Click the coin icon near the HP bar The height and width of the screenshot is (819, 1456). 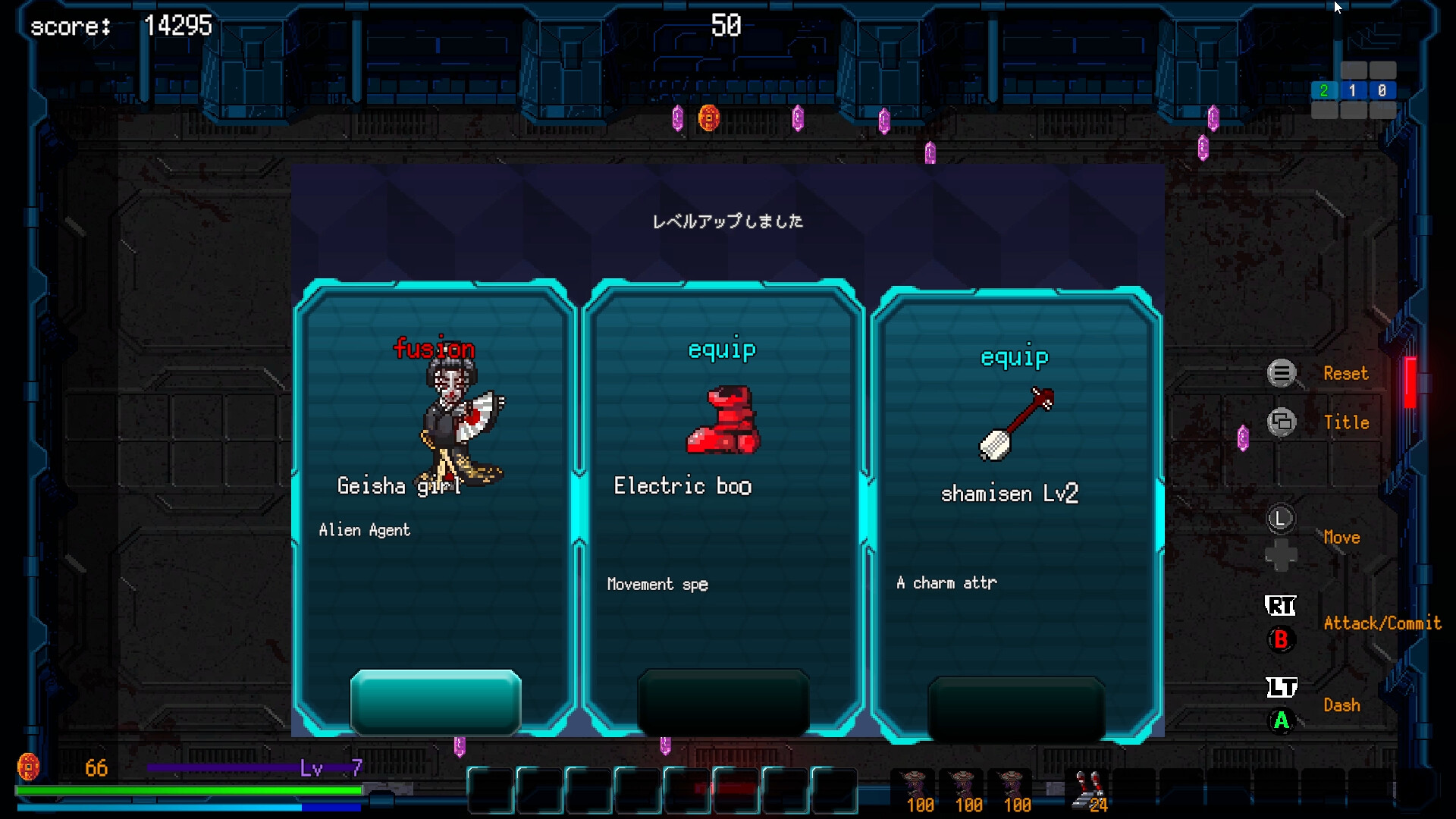pyautogui.click(x=30, y=768)
